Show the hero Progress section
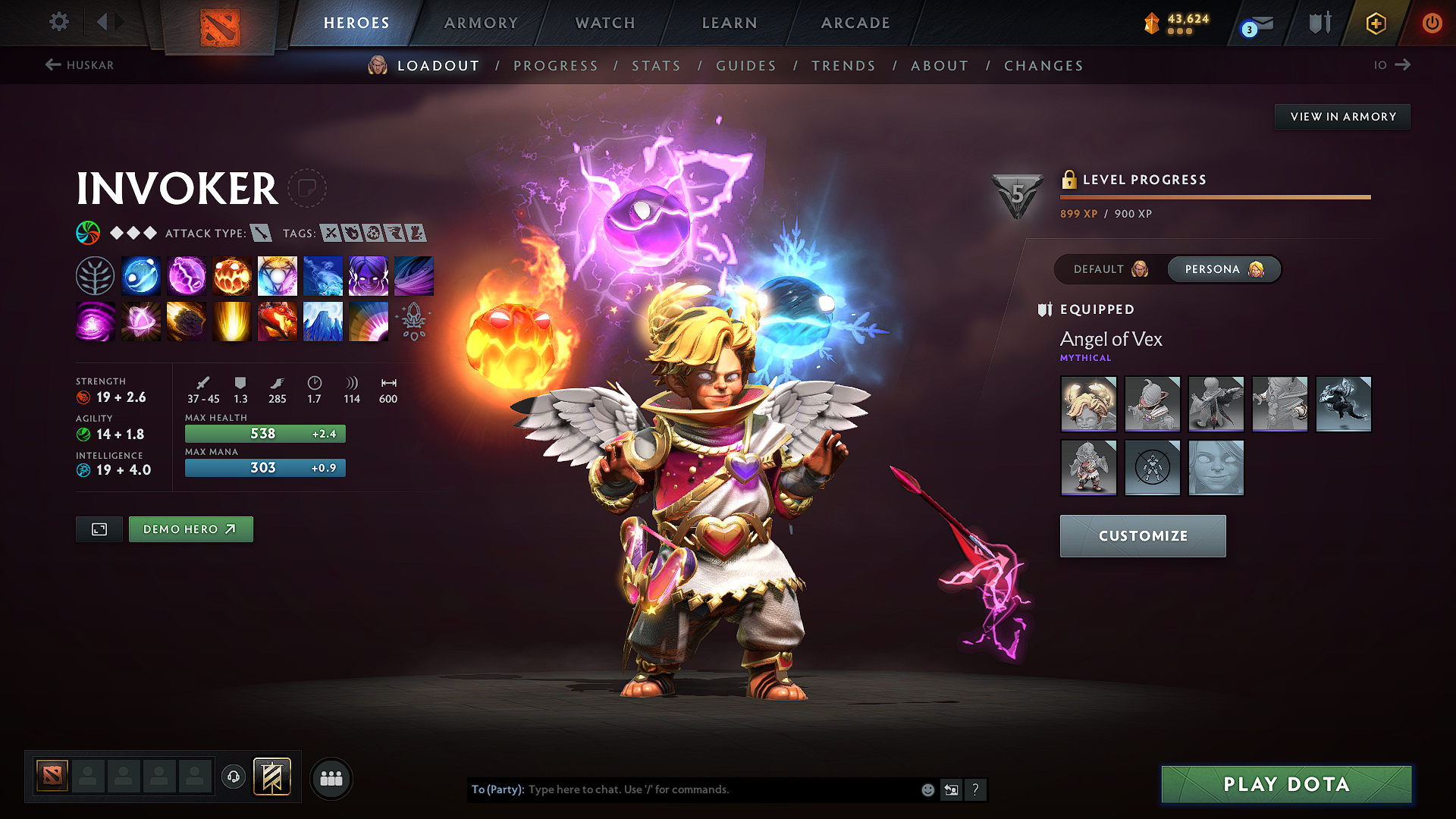Screen dimensions: 1456x819 point(556,66)
